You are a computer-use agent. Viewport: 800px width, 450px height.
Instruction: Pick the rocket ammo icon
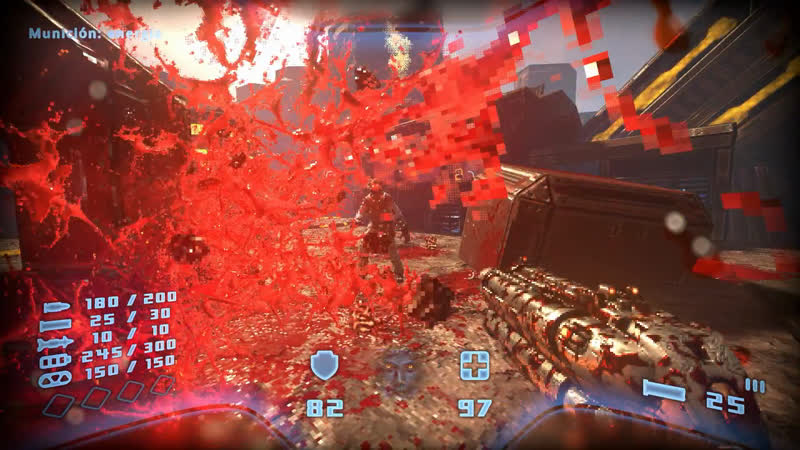pyautogui.click(x=57, y=343)
